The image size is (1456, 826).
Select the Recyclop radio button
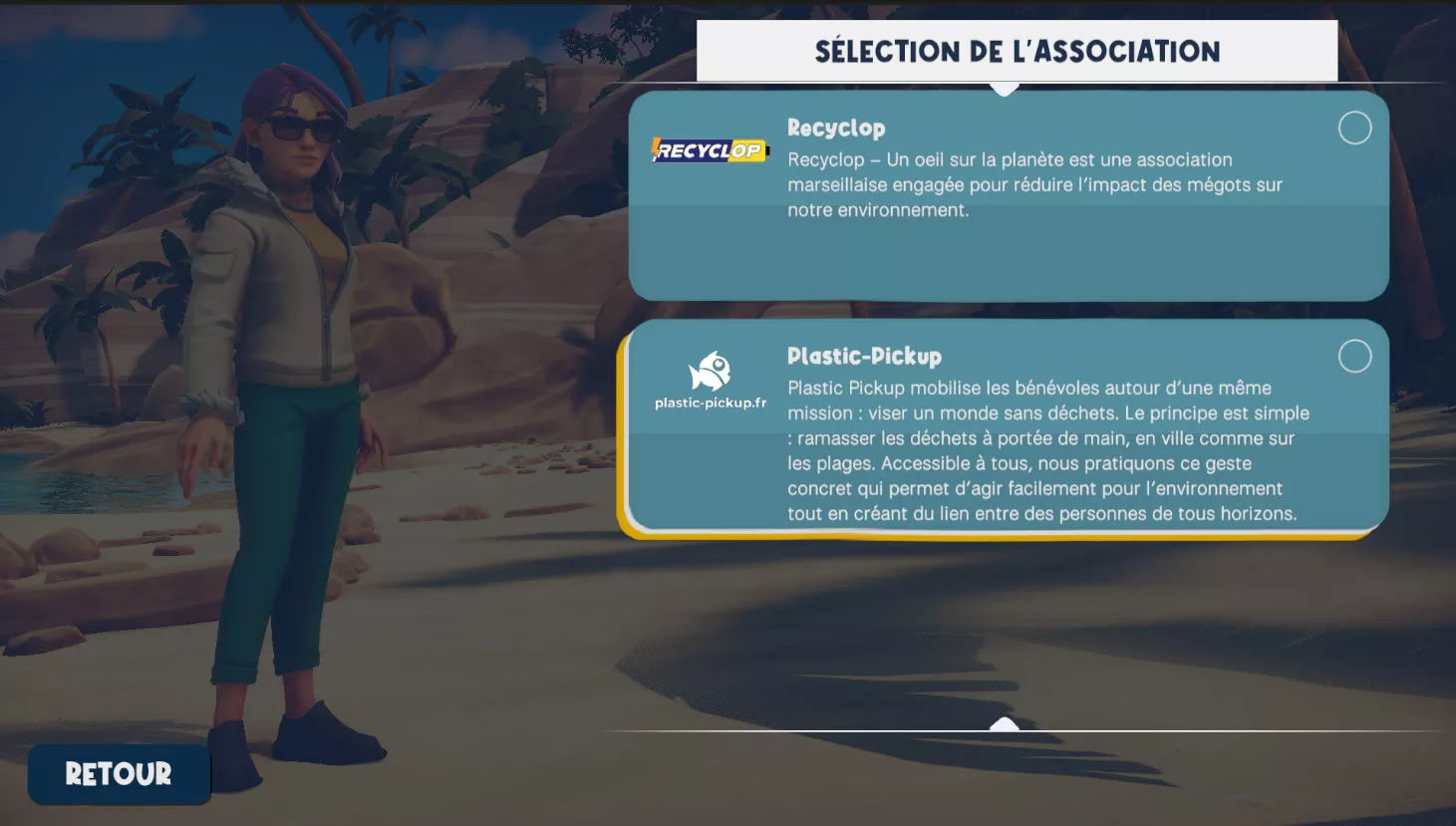[x=1354, y=128]
